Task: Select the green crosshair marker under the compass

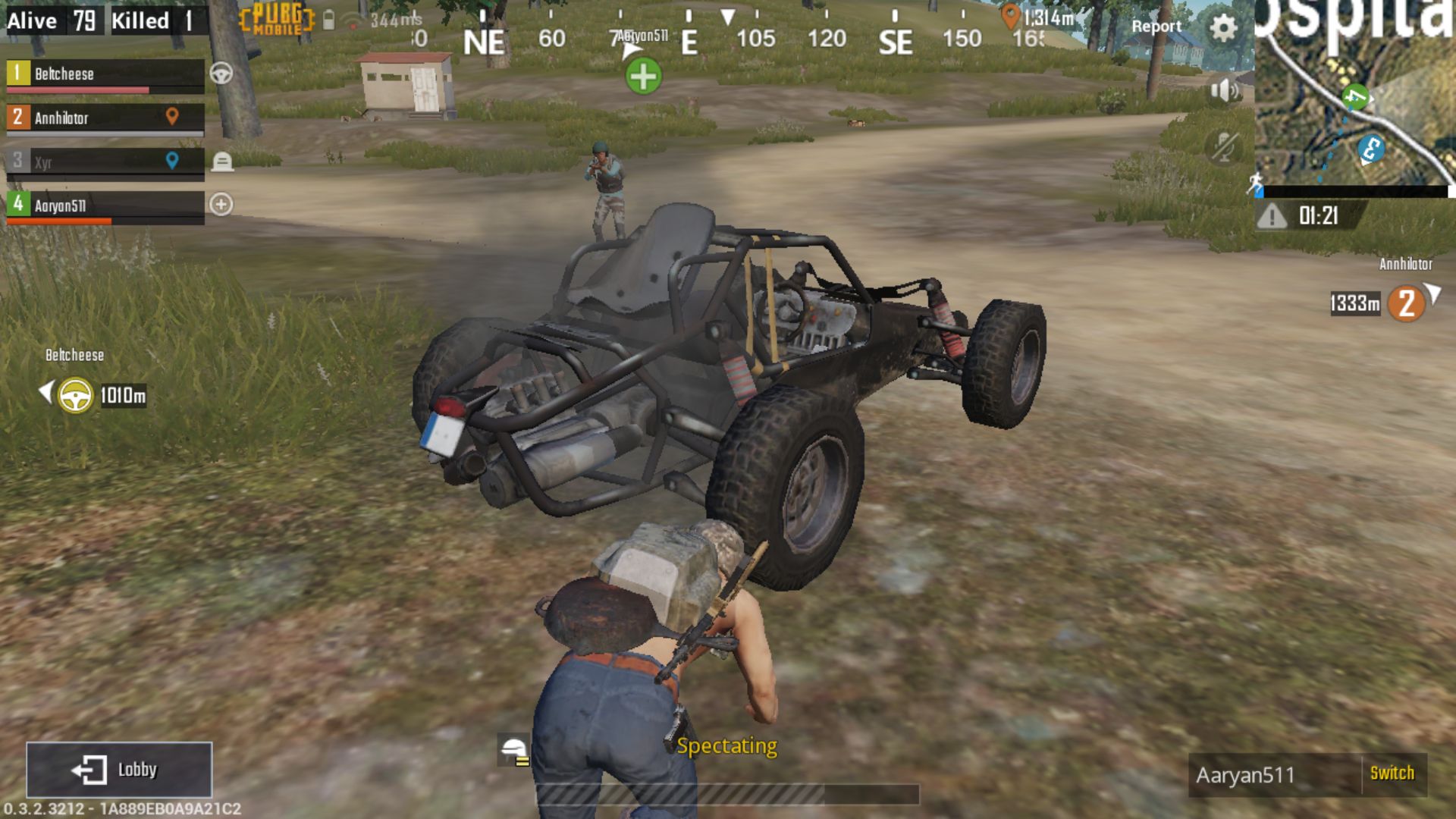Action: (644, 76)
